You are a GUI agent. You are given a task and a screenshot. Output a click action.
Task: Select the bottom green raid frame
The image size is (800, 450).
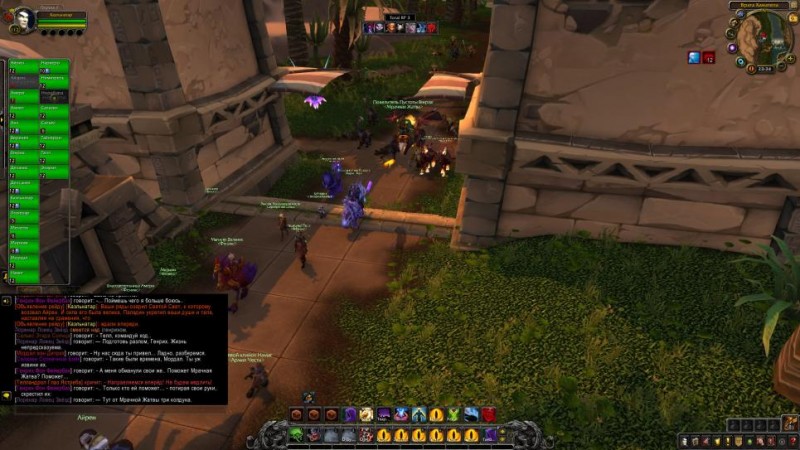coord(22,277)
